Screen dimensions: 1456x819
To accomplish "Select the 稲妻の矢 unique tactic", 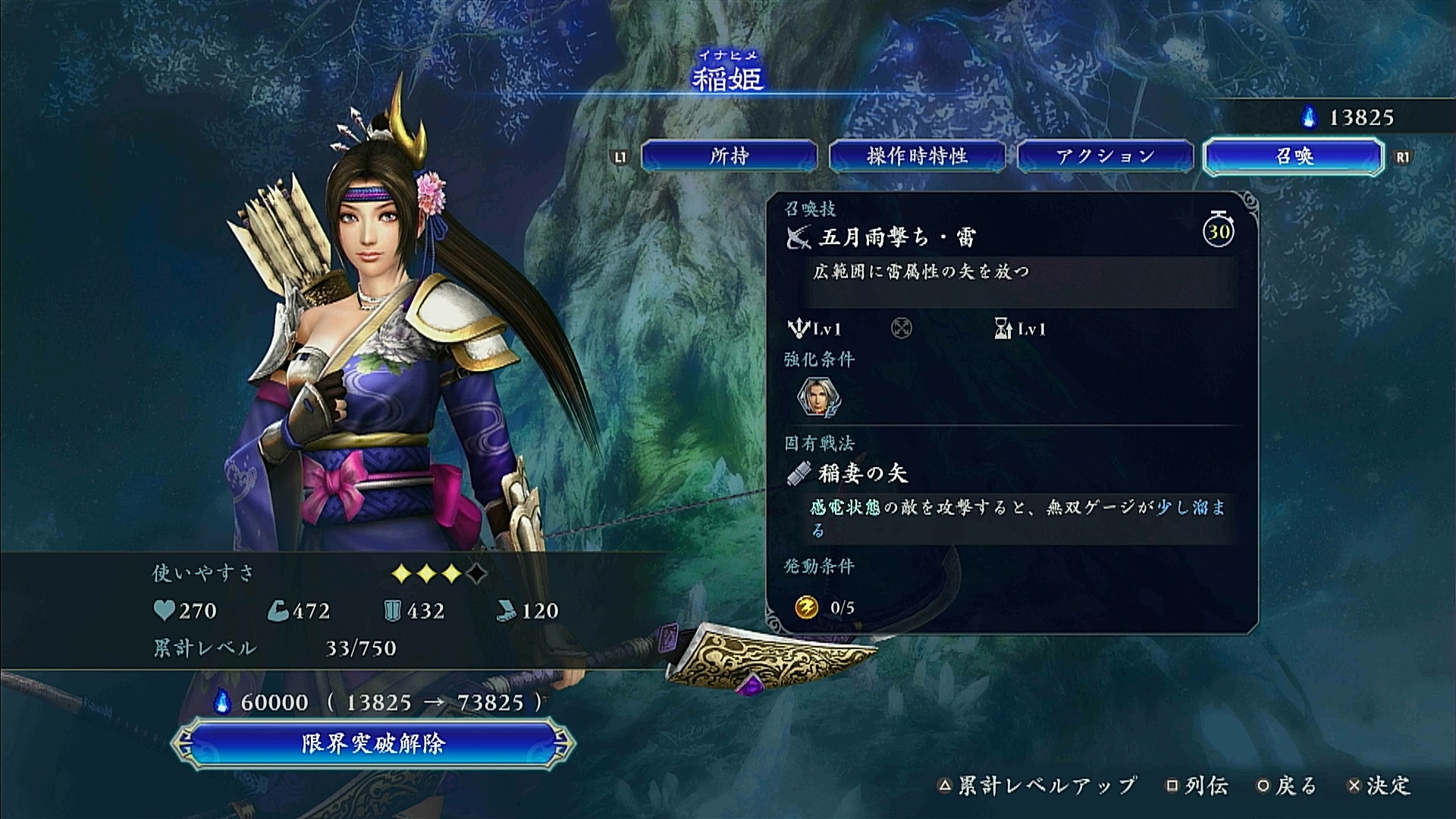I will point(862,474).
